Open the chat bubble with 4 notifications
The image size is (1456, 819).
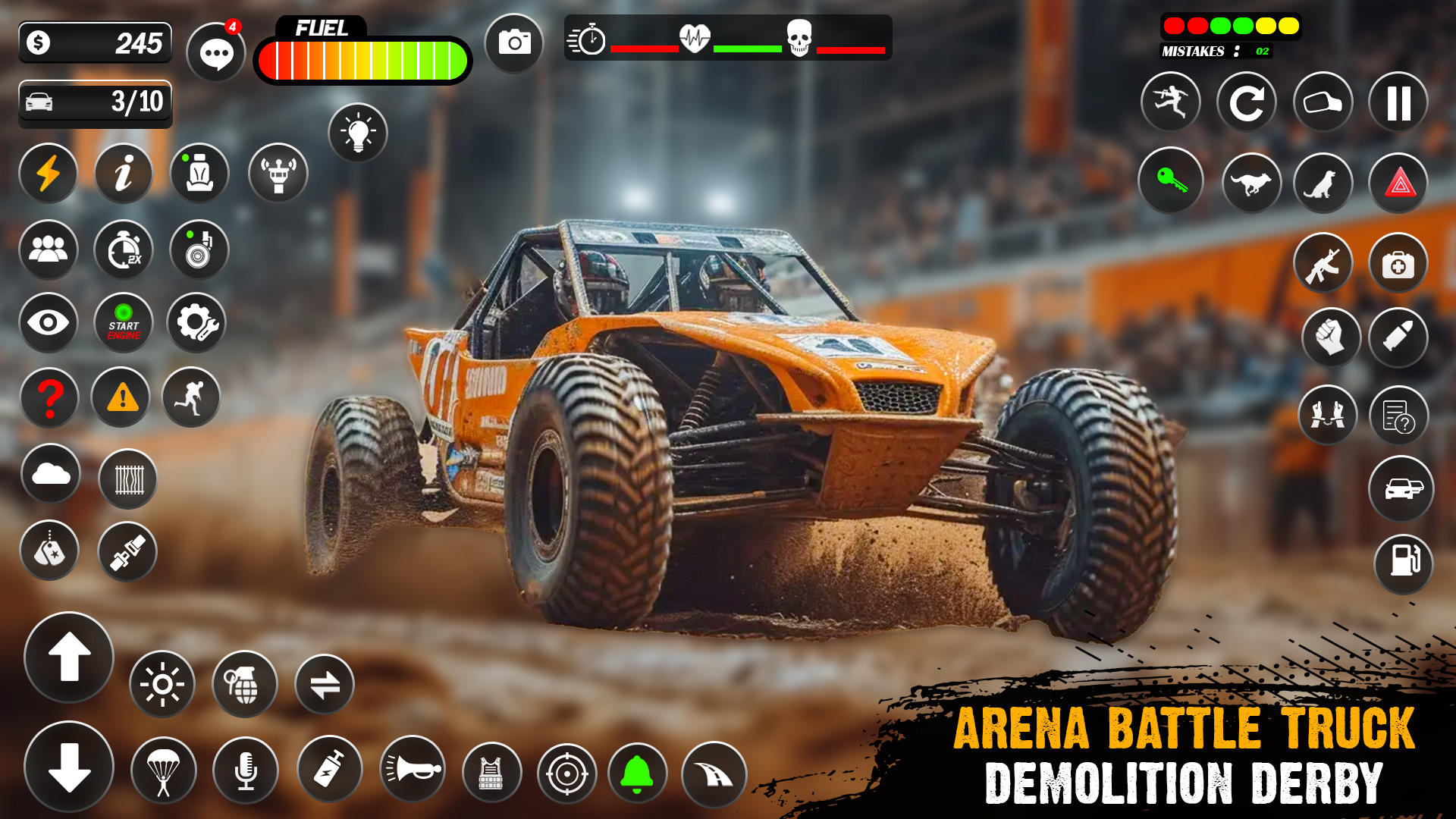pyautogui.click(x=216, y=51)
